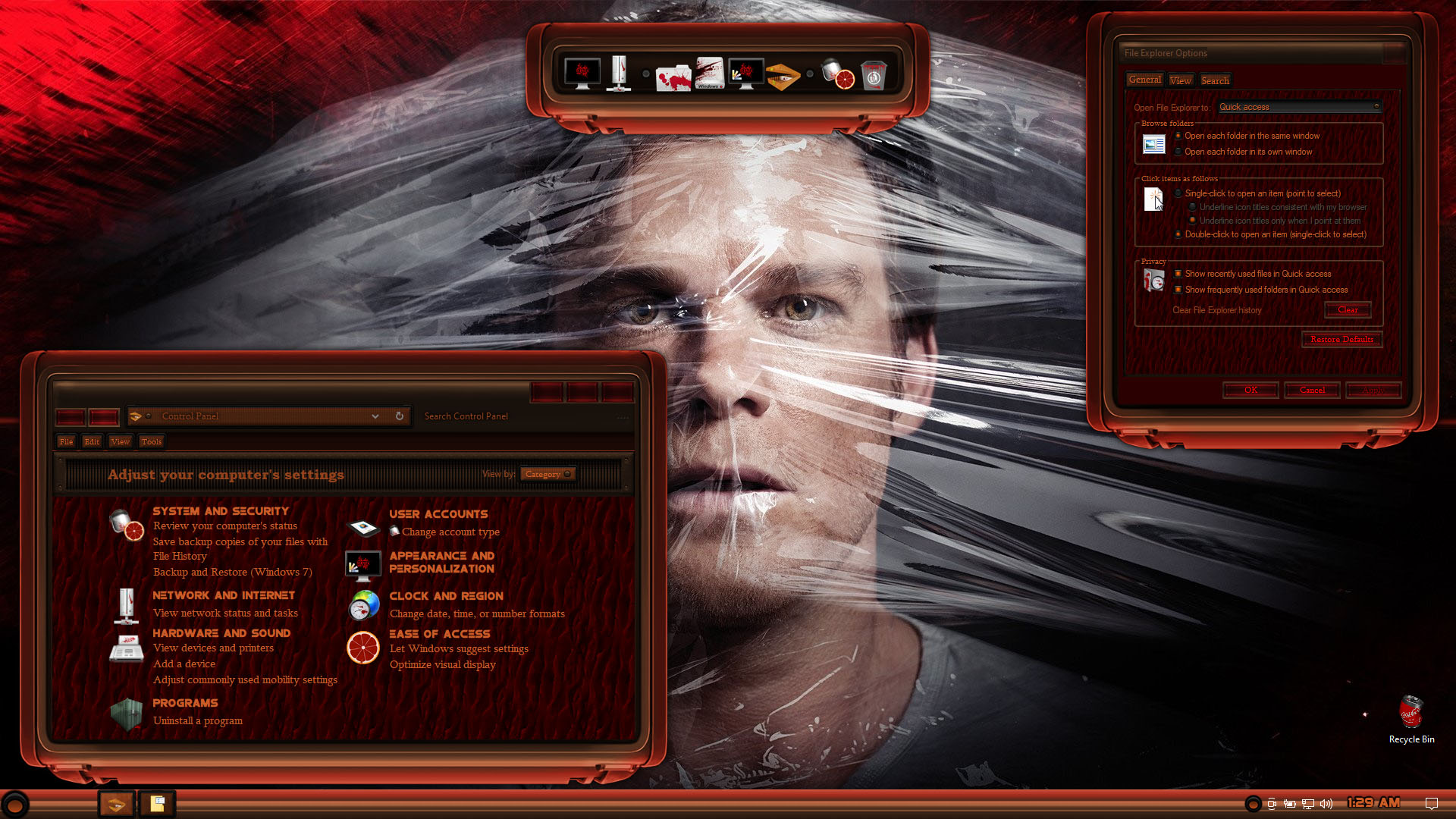Open the 'View by' Category dropdown
1456x819 pixels.
(x=548, y=474)
